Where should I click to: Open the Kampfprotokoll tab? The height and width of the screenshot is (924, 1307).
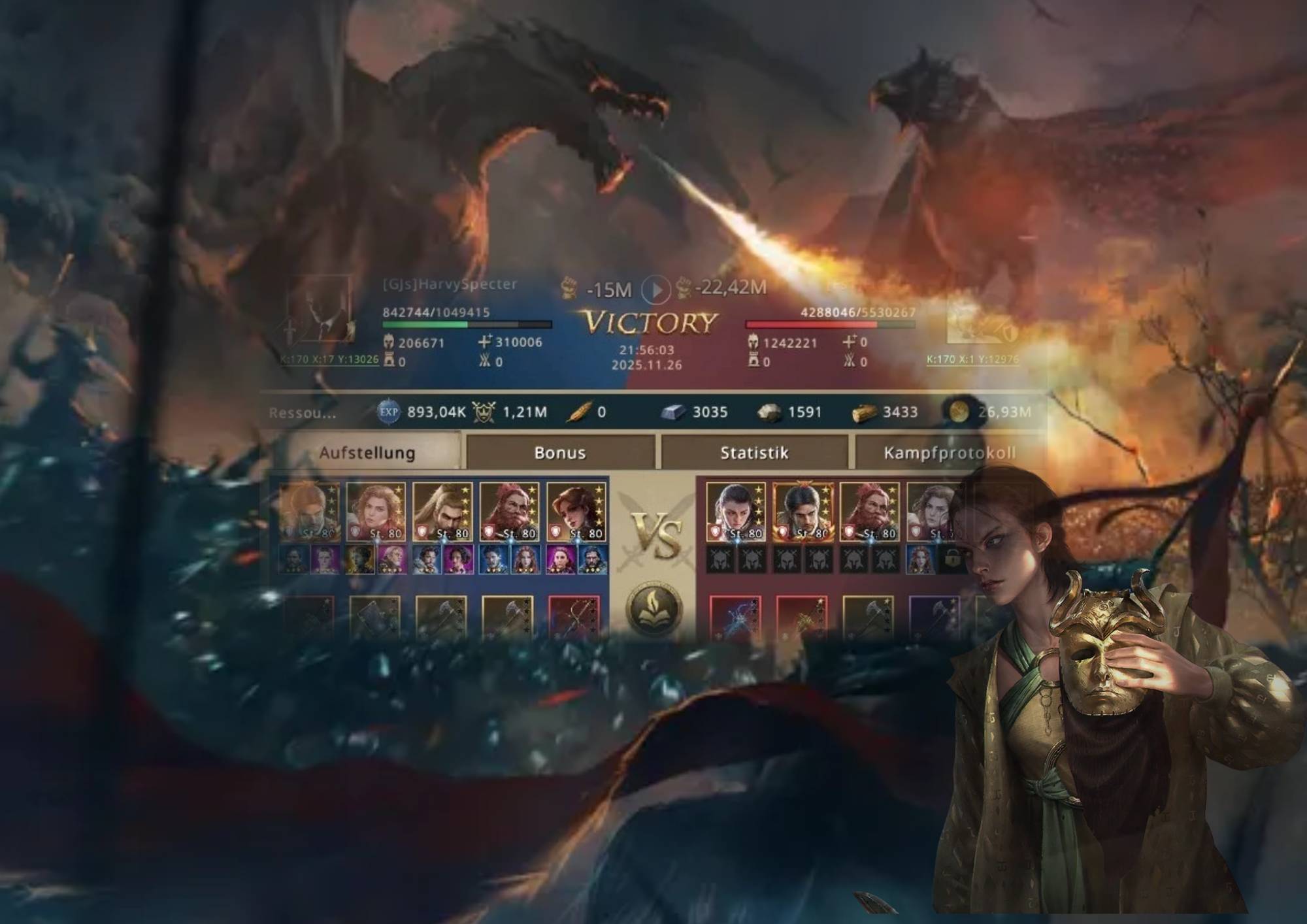click(949, 452)
